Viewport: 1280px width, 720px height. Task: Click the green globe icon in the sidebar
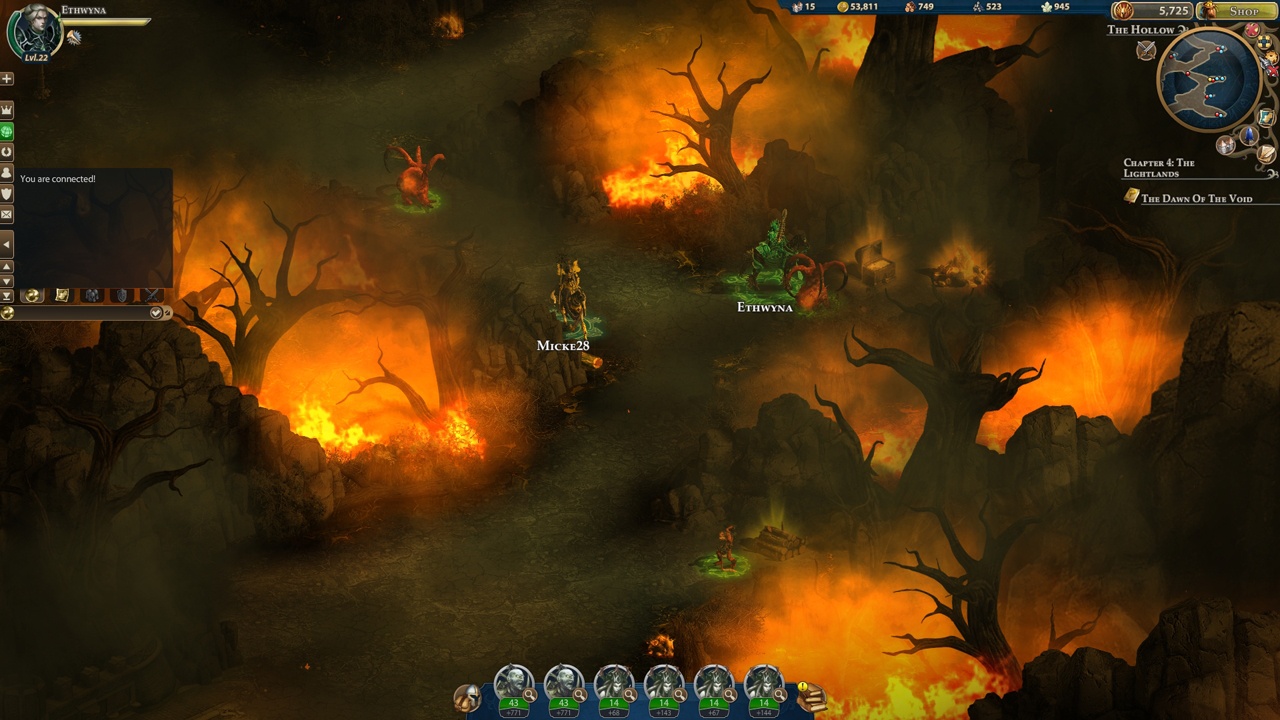coord(7,131)
